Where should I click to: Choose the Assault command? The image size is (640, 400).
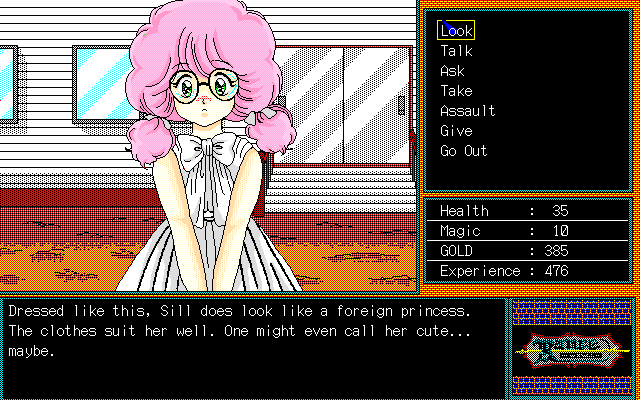click(467, 111)
